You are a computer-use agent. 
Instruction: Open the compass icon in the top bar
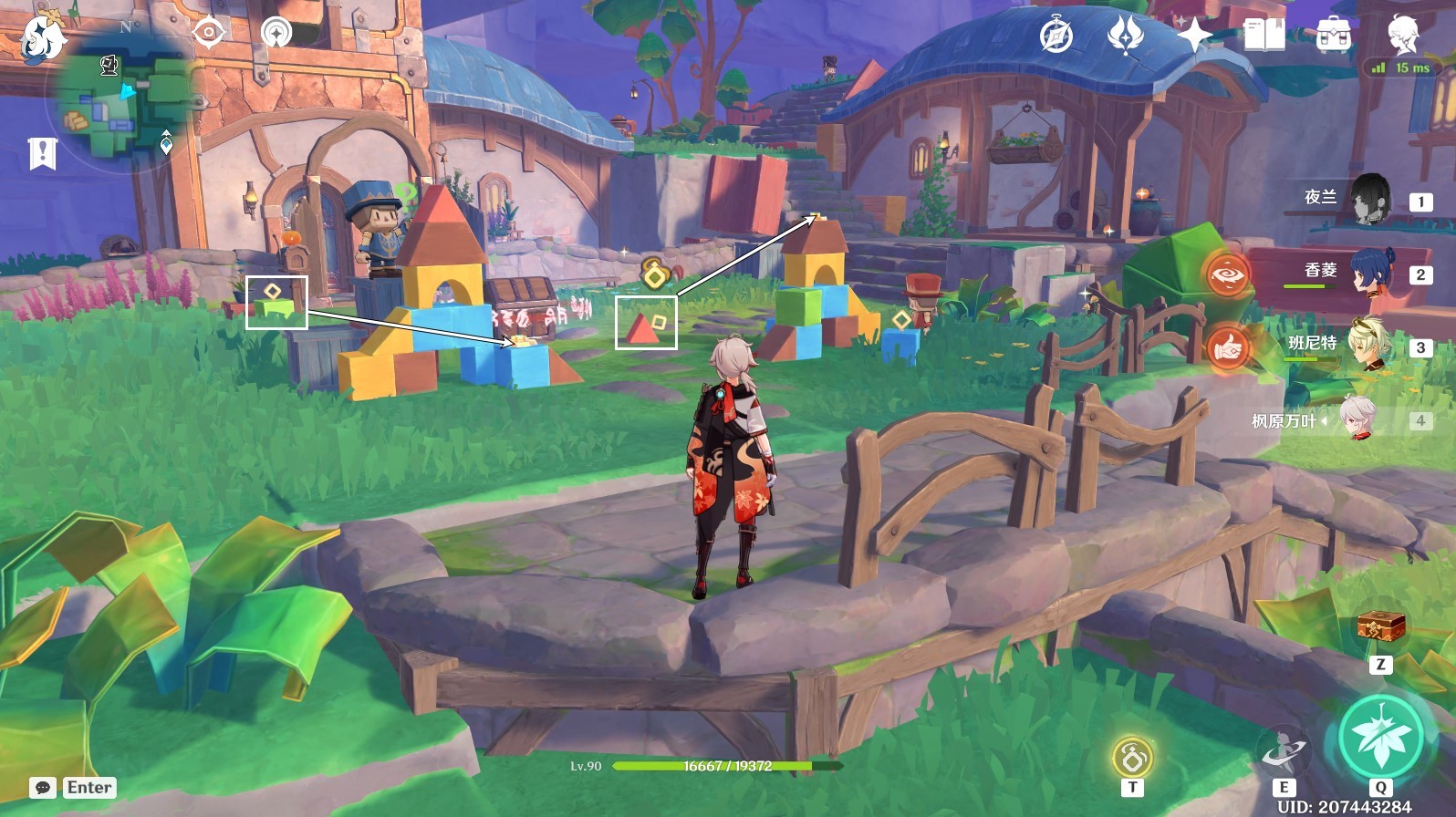[x=1056, y=36]
